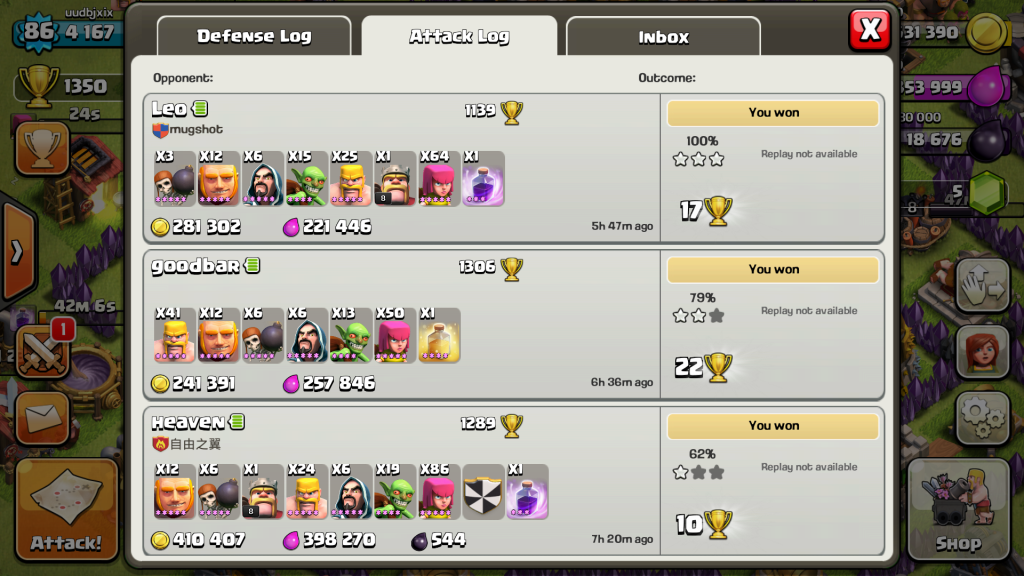
Task: Open the trophy league button
Action: click(41, 148)
